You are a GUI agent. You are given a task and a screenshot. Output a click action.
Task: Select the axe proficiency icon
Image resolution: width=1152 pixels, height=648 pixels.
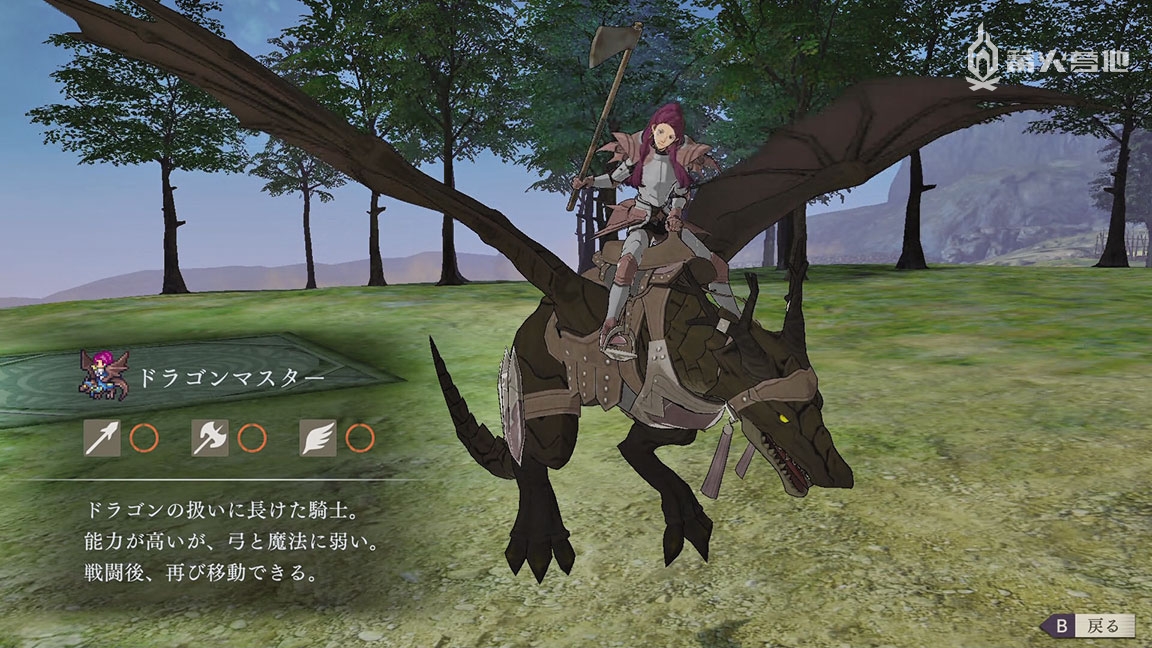(x=210, y=437)
